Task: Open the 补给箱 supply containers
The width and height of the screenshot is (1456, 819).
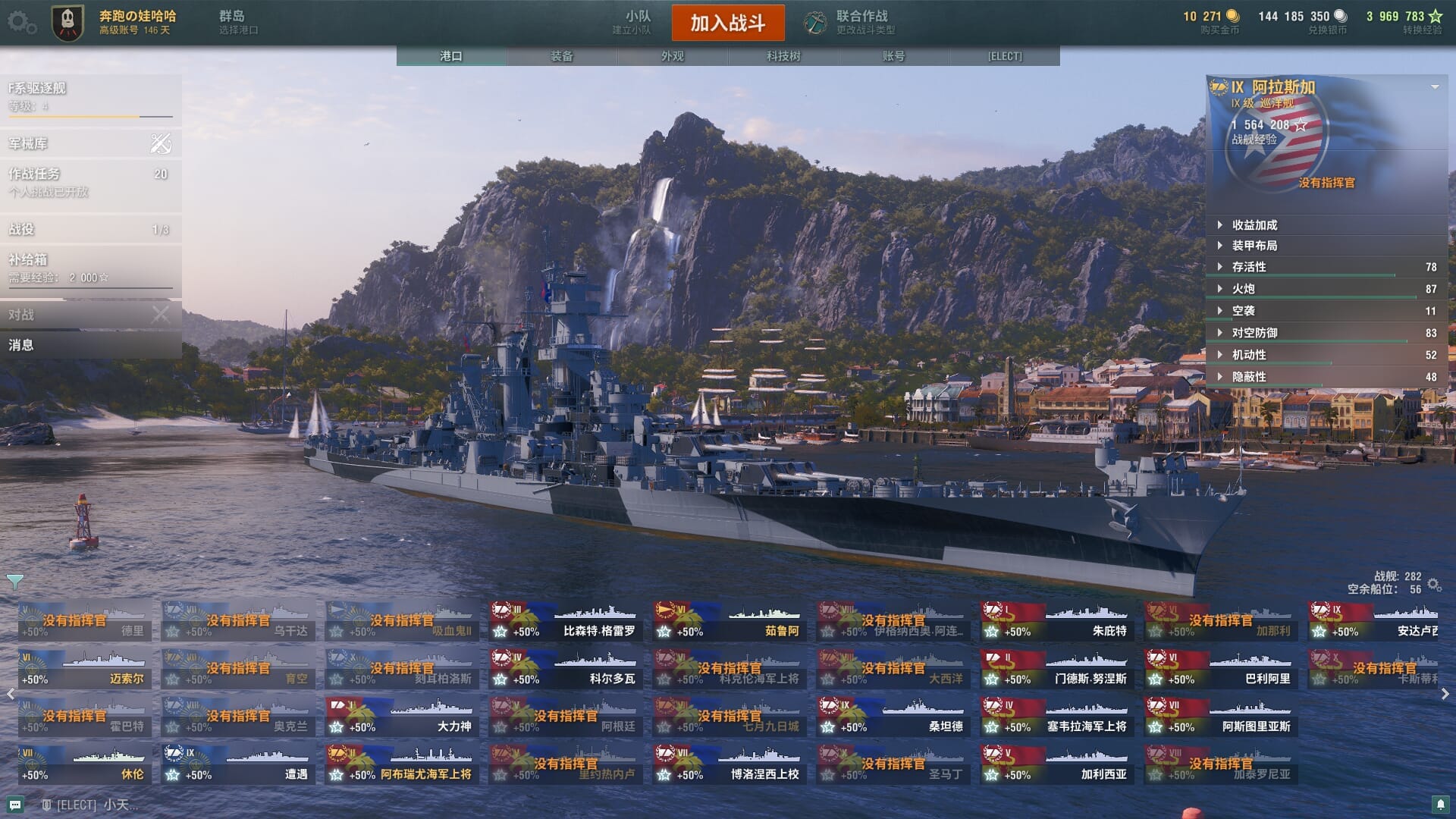Action: click(90, 268)
